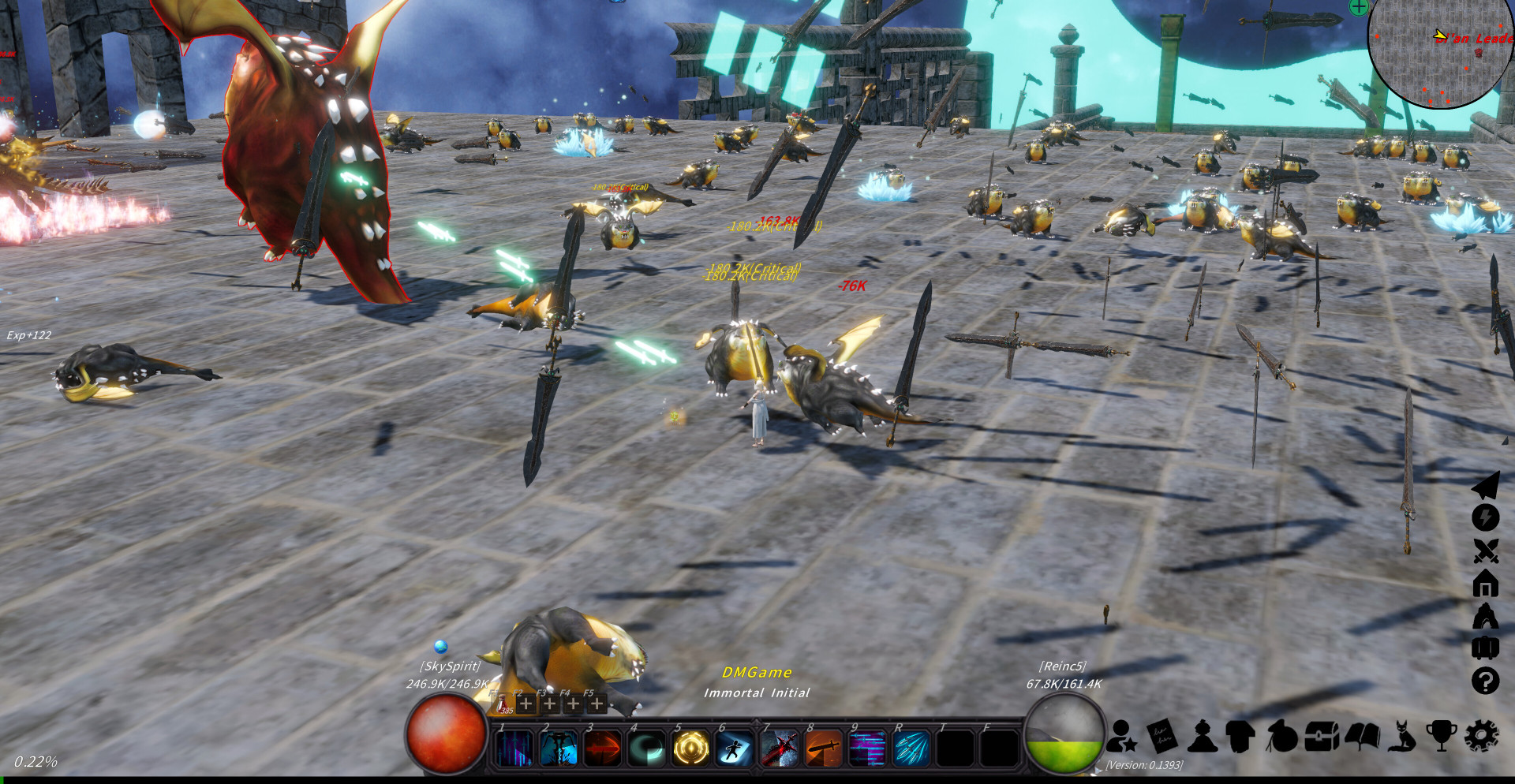Image resolution: width=1515 pixels, height=784 pixels.
Task: Open the shirt equipment panel
Action: [x=1241, y=737]
